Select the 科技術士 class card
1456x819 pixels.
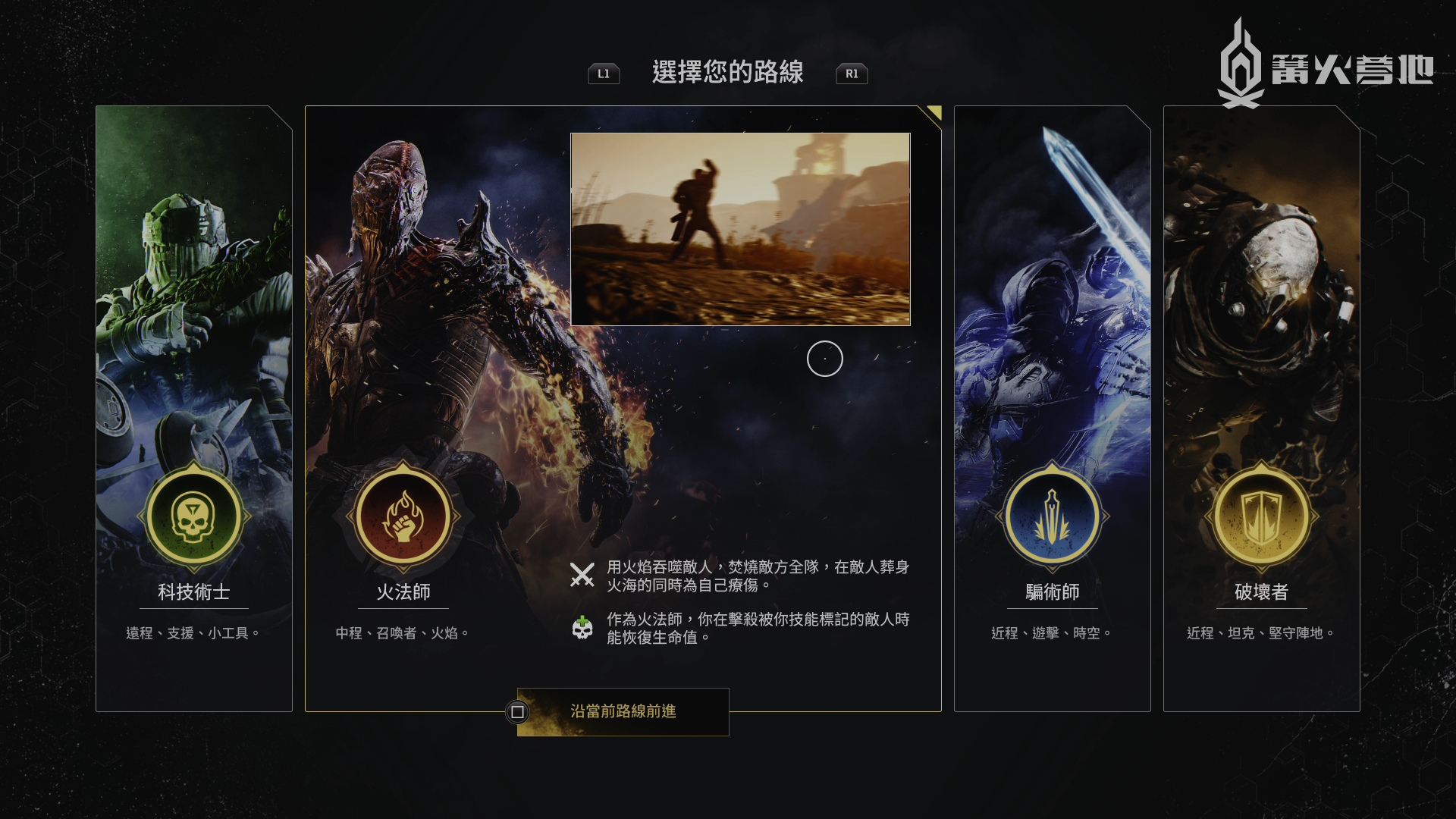tap(194, 408)
